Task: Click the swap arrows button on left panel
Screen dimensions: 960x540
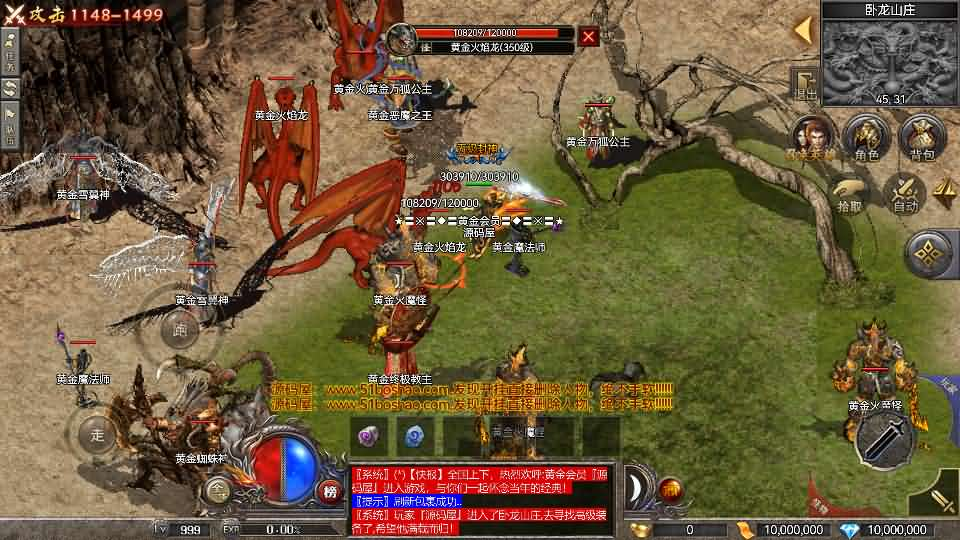Action: 11,88
